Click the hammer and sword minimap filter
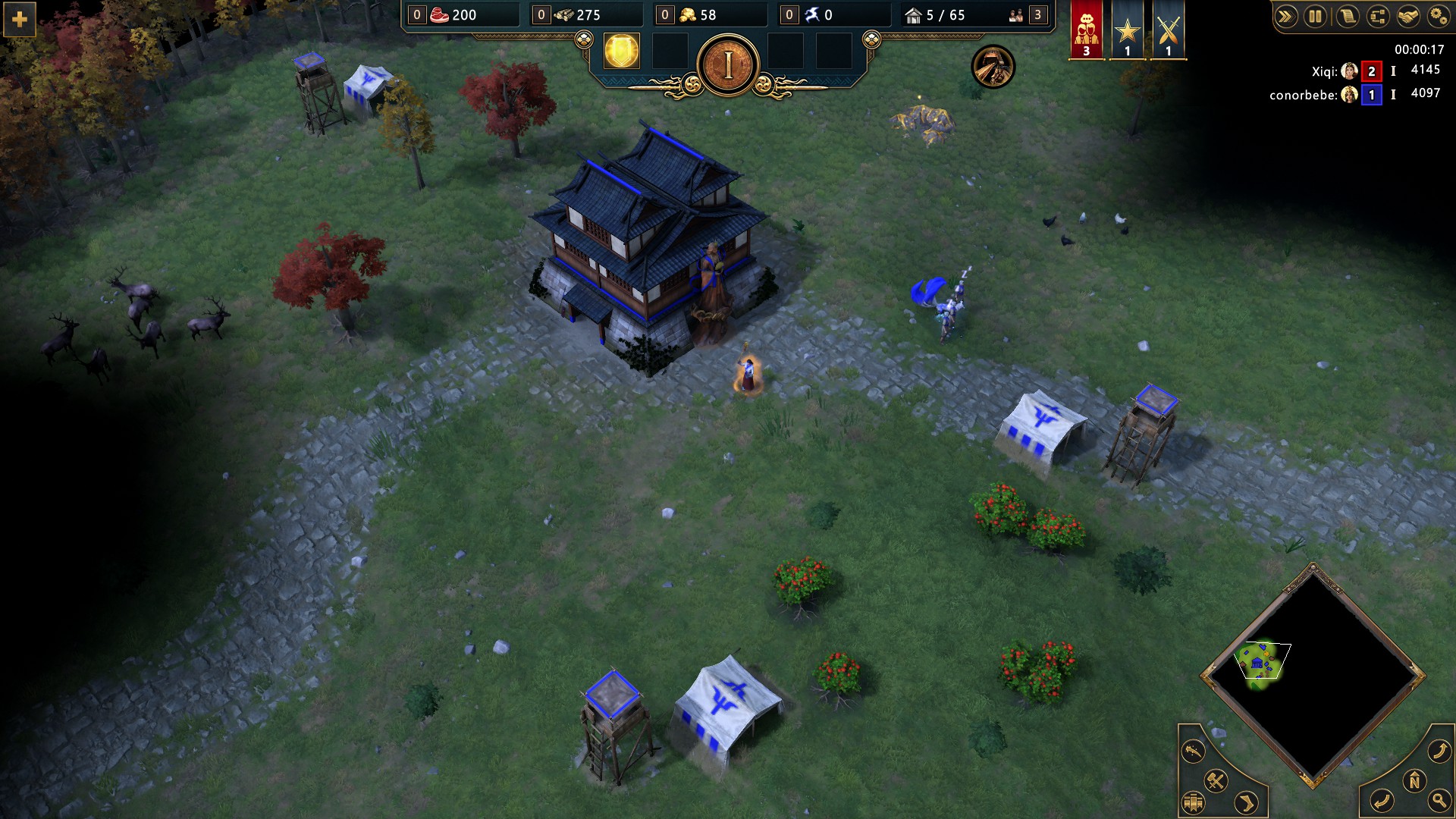This screenshot has height=819, width=1456. point(1216,780)
